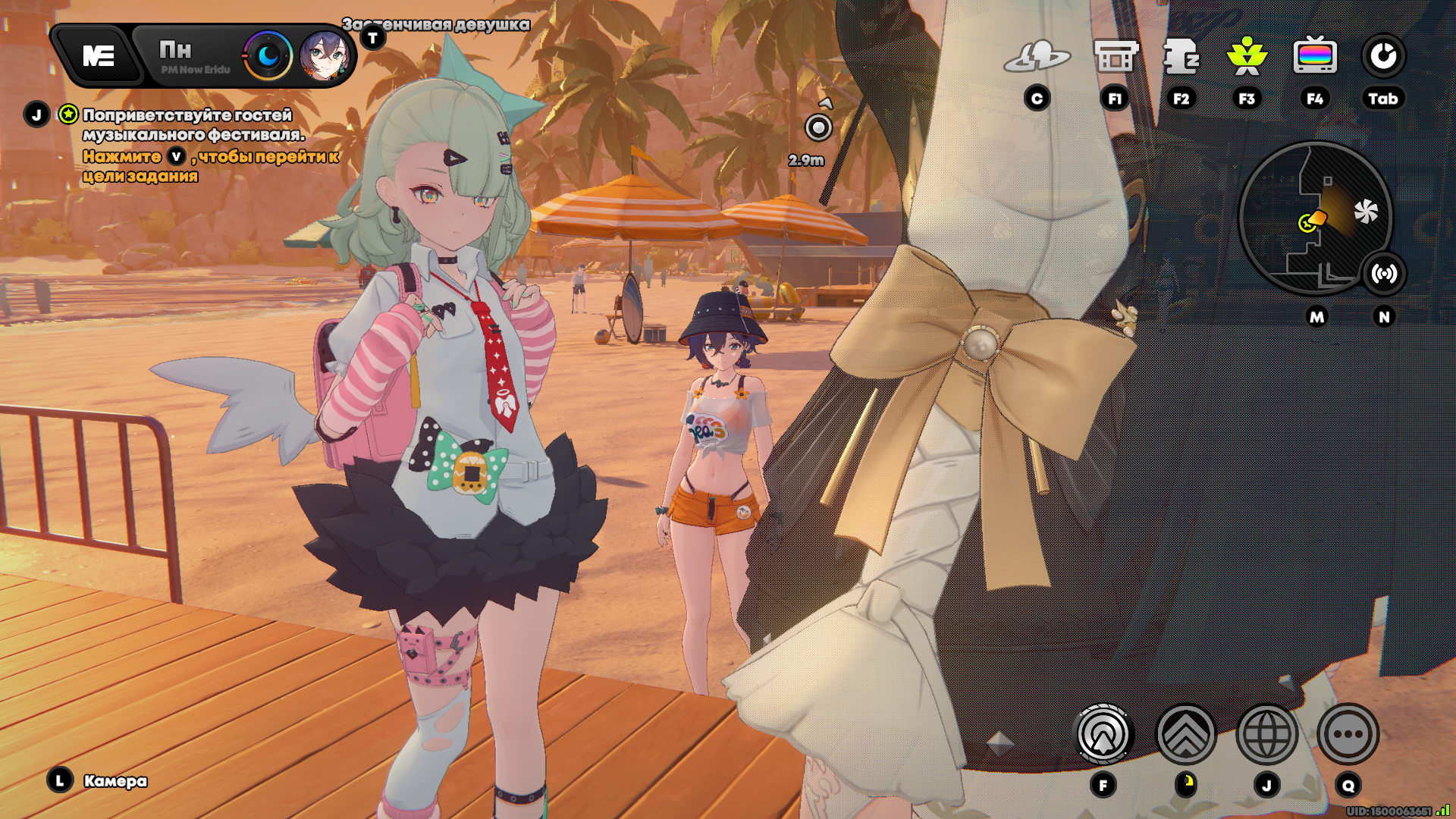This screenshot has width=1456, height=819.
Task: Open the green event mascot icon
Action: [1247, 56]
